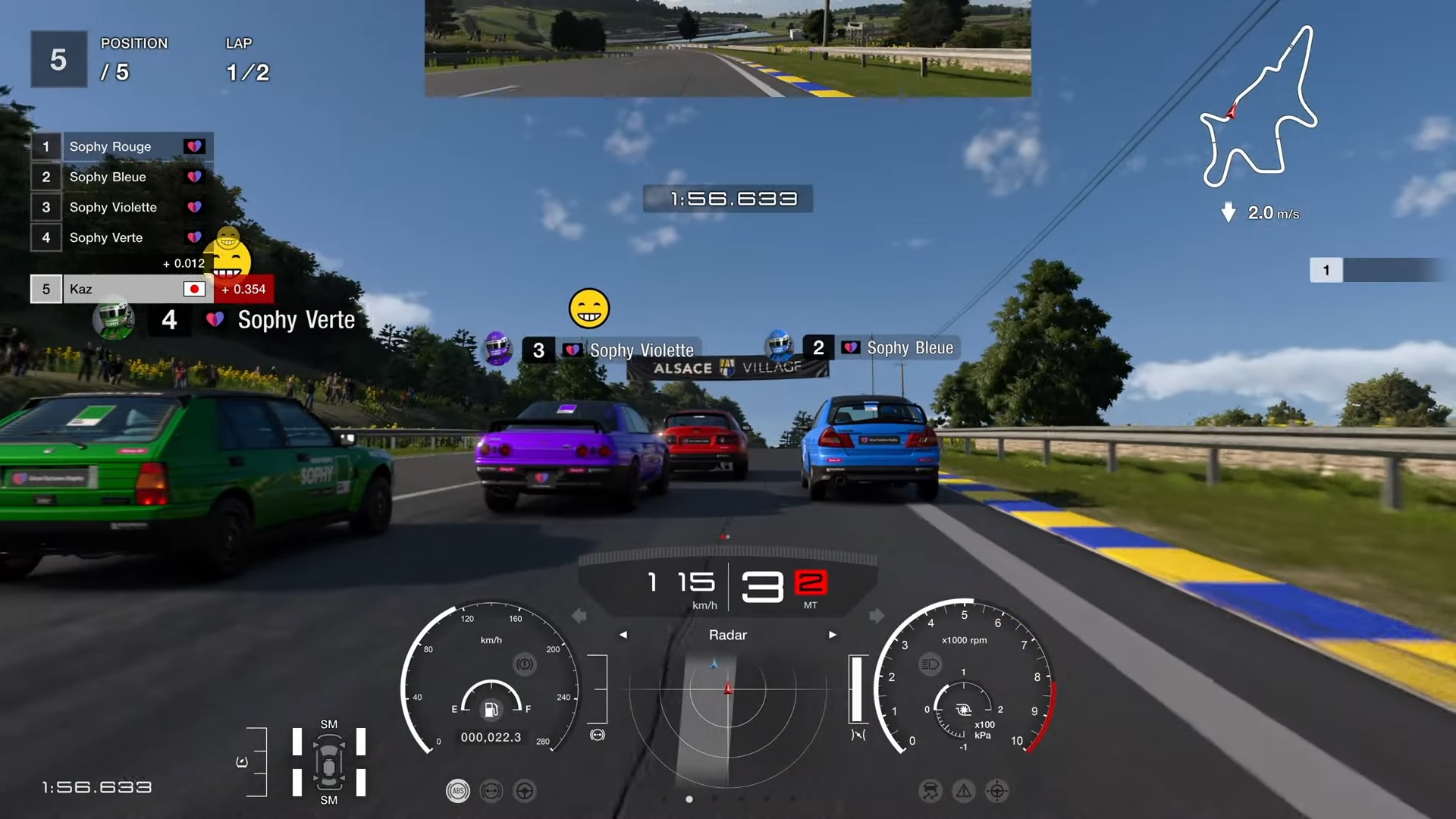Toggle the ABS indicator icon
Viewport: 1456px width, 819px height.
(x=457, y=791)
